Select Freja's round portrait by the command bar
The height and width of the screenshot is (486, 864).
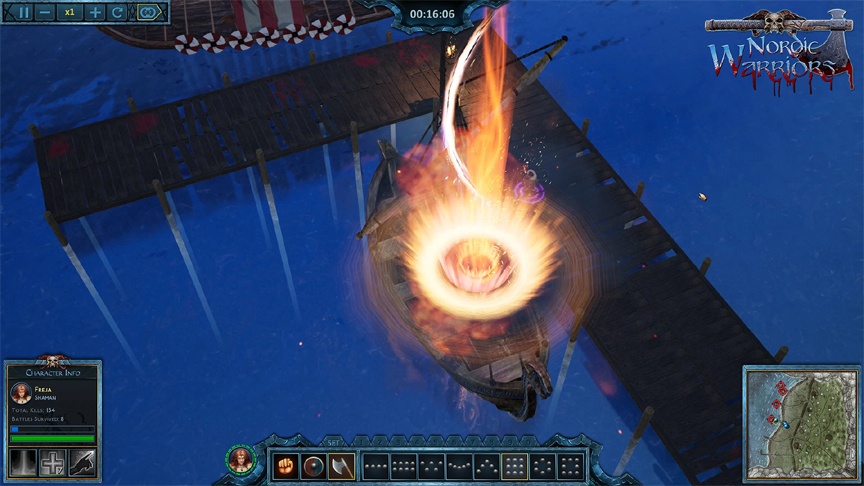[240, 460]
